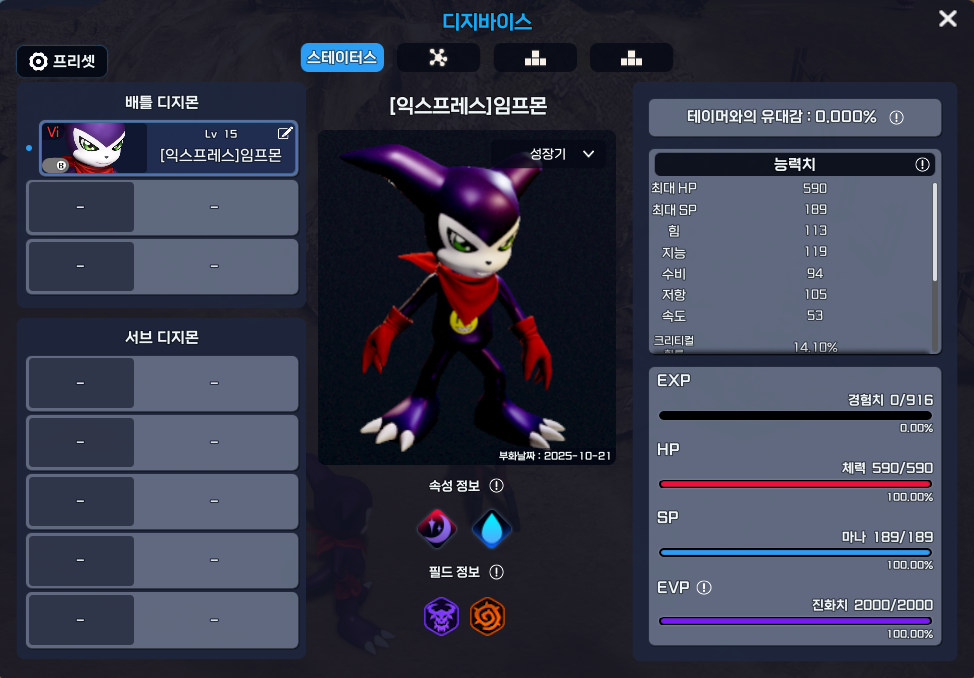
Task: Open the 능력치 info icon
Action: click(x=922, y=164)
